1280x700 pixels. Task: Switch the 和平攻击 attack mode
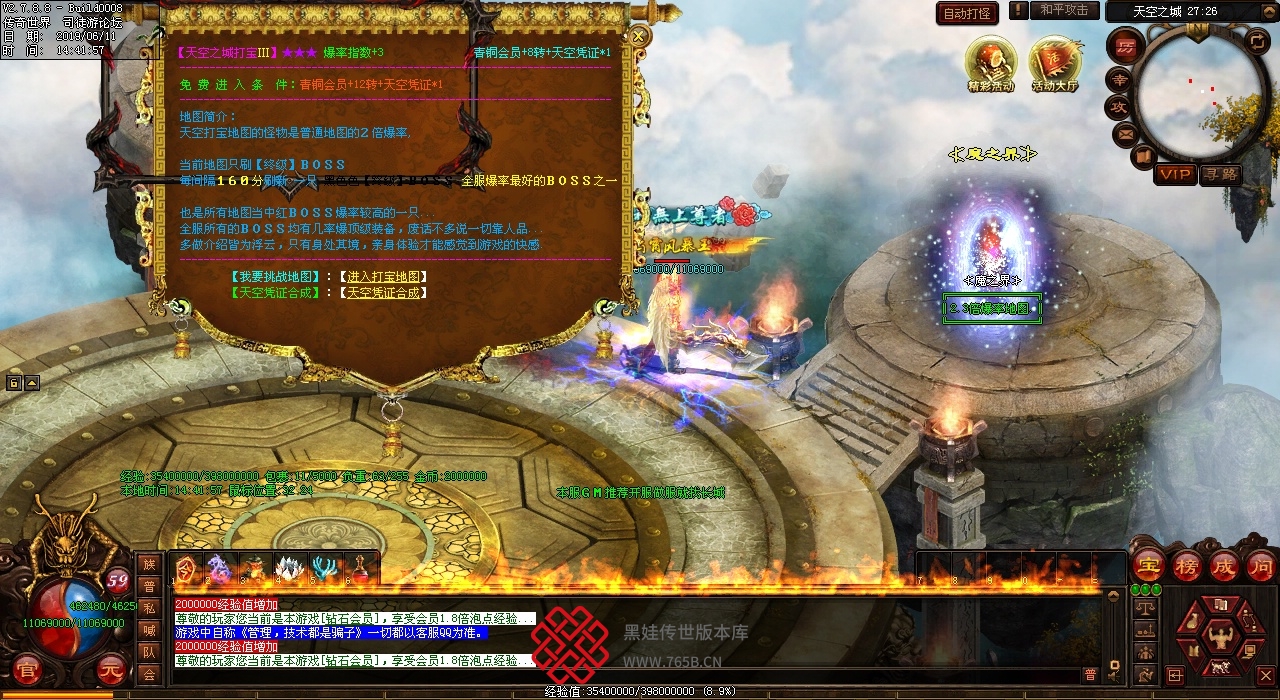pos(1063,10)
